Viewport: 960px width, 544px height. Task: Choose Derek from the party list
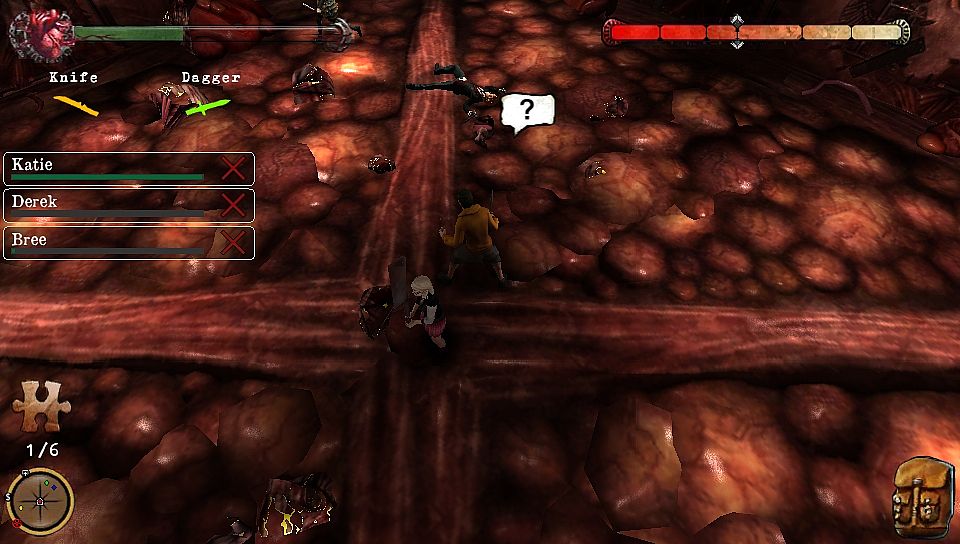[x=110, y=205]
